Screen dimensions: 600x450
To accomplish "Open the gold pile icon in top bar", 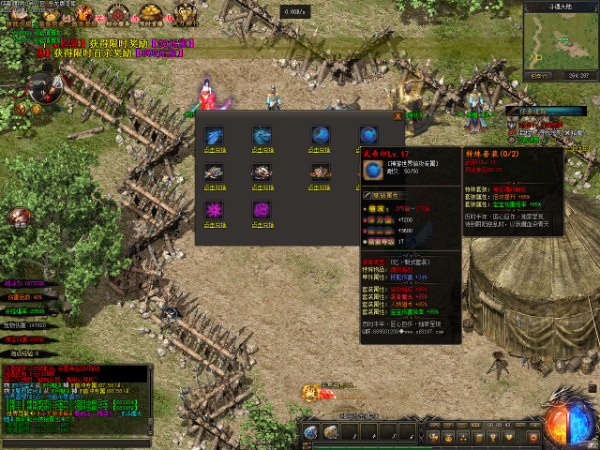I will pyautogui.click(x=152, y=14).
